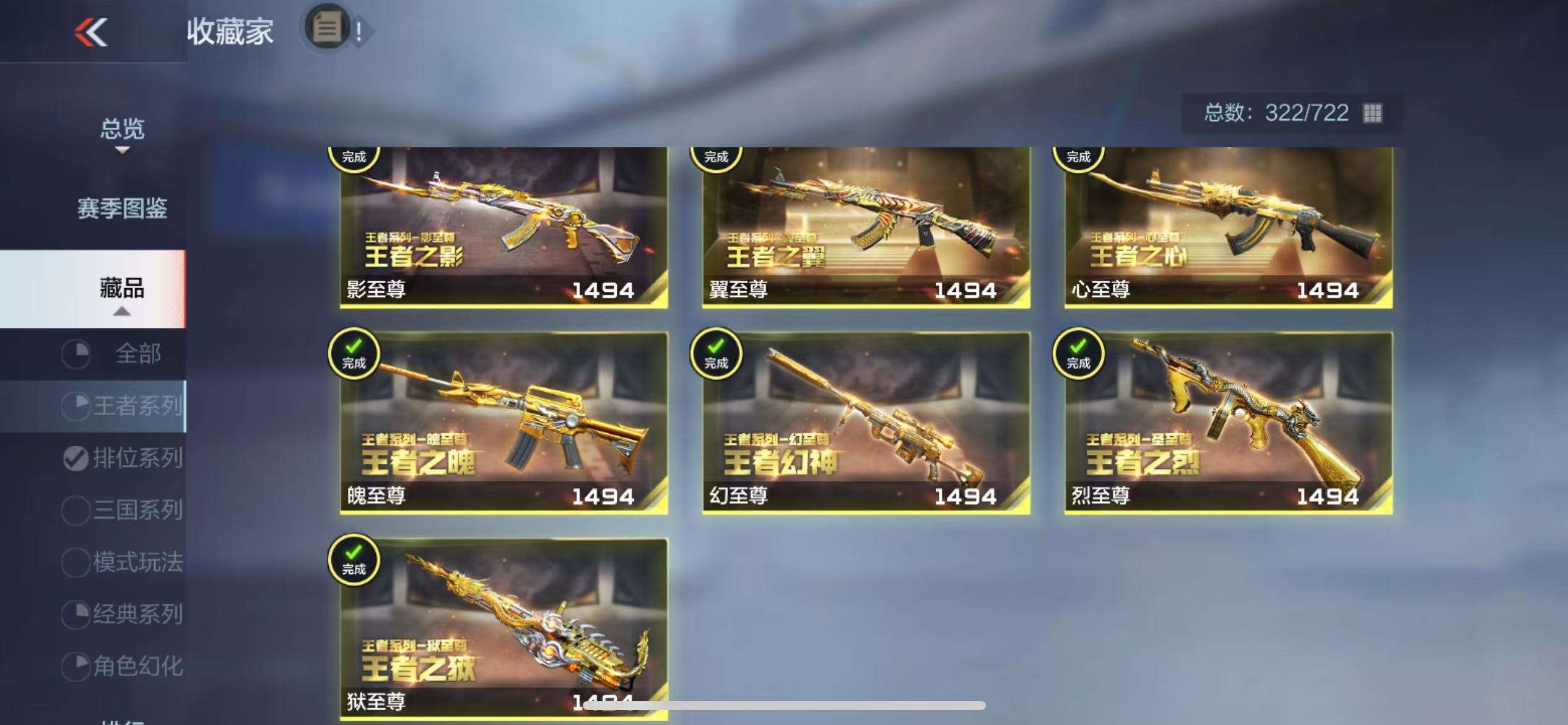Open the collector notes document icon
The width and height of the screenshot is (1568, 725).
pyautogui.click(x=328, y=28)
